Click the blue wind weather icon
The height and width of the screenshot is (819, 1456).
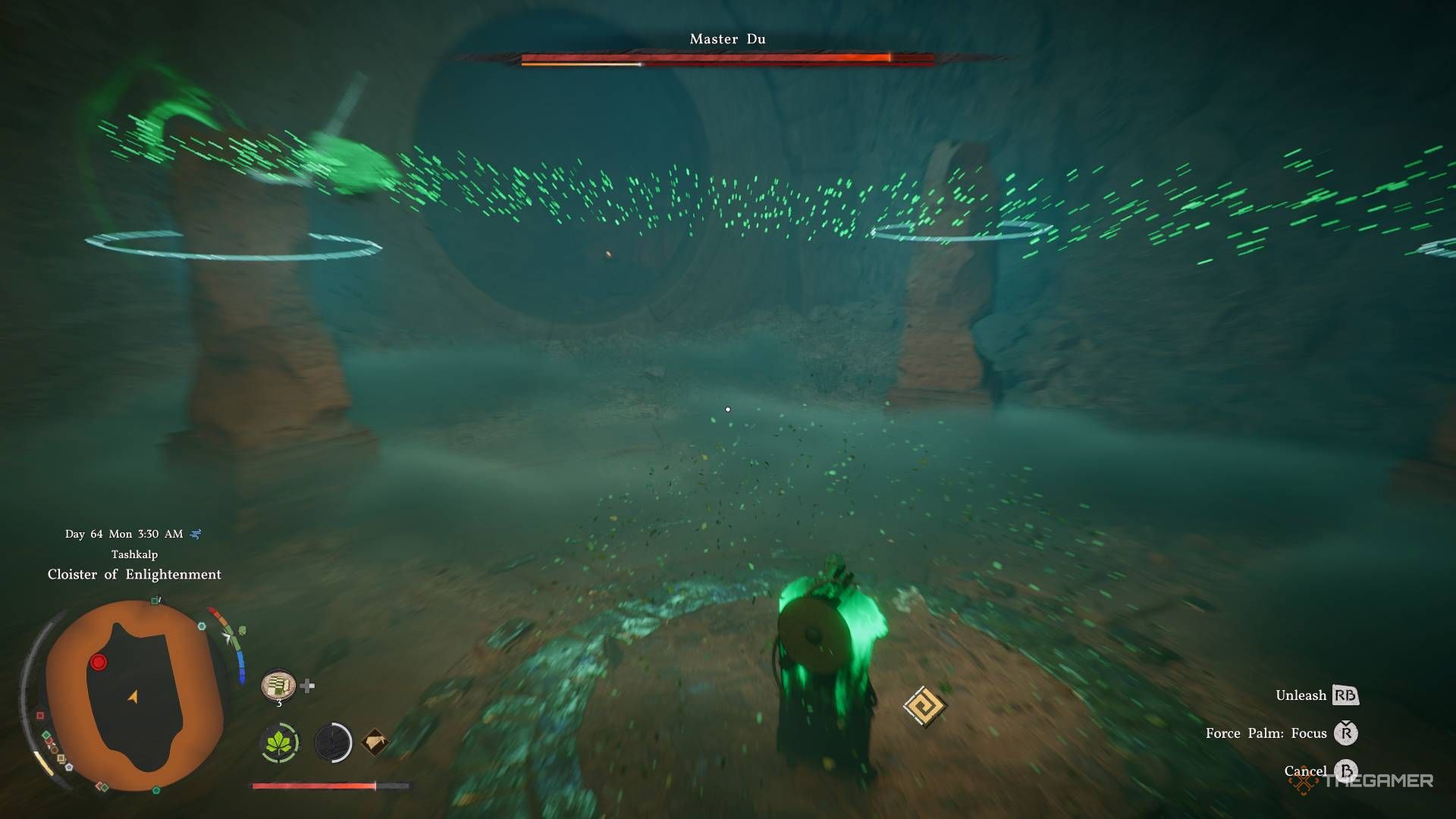196,534
